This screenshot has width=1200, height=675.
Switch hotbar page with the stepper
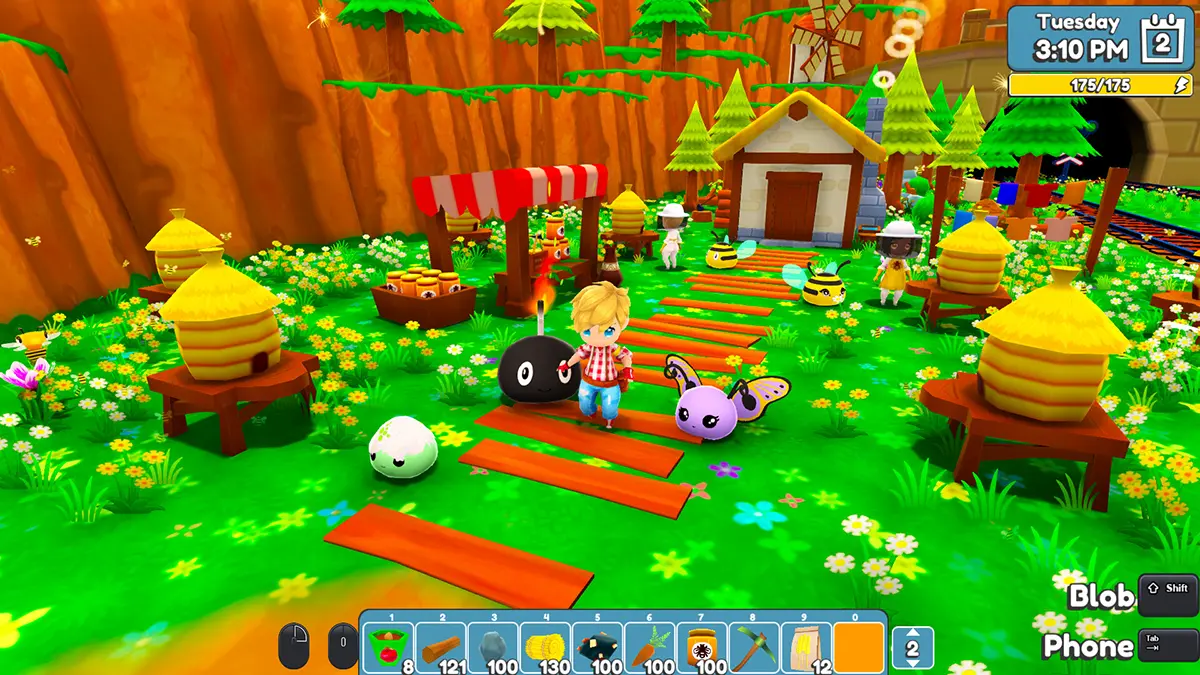[912, 648]
